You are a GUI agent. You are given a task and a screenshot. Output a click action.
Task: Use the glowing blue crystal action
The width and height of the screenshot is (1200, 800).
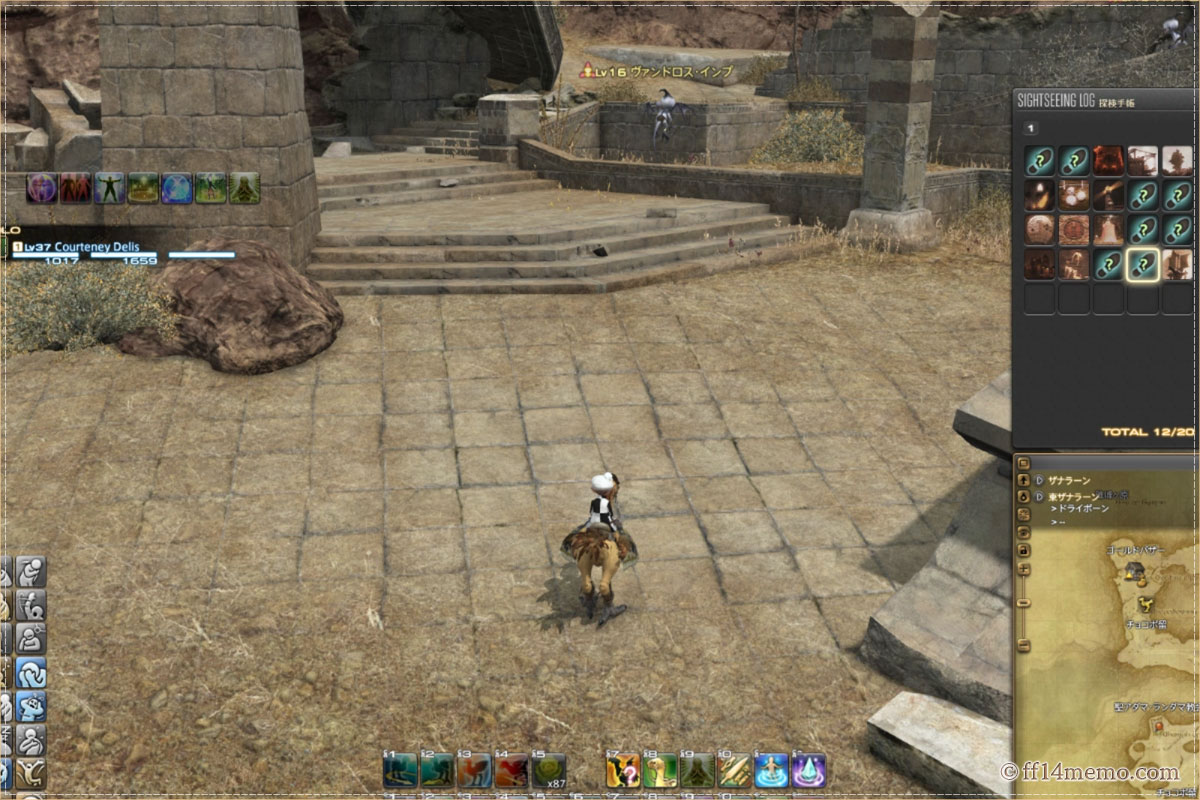click(x=808, y=770)
